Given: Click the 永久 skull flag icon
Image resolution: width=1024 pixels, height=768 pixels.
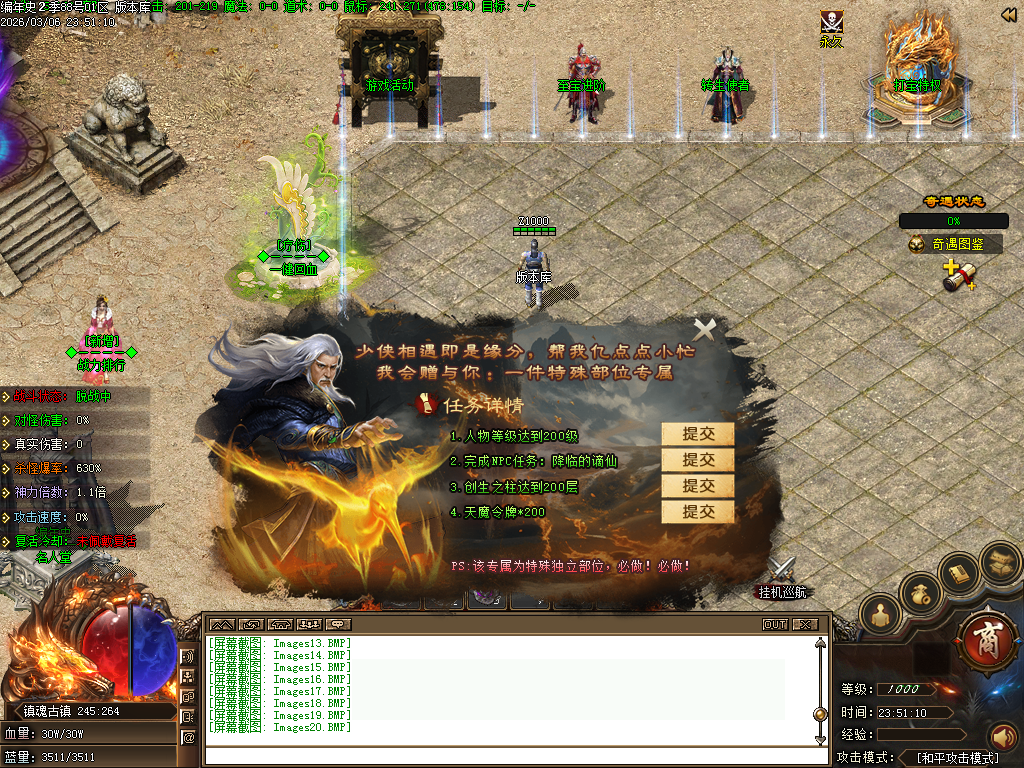Looking at the screenshot, I should coord(831,23).
